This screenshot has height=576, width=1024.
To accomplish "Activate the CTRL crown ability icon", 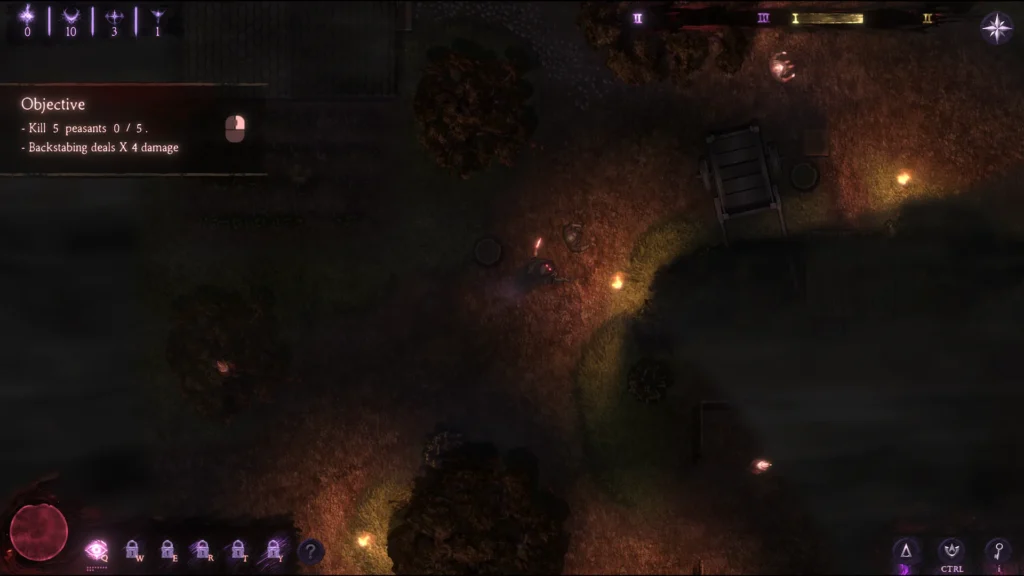I will point(951,551).
